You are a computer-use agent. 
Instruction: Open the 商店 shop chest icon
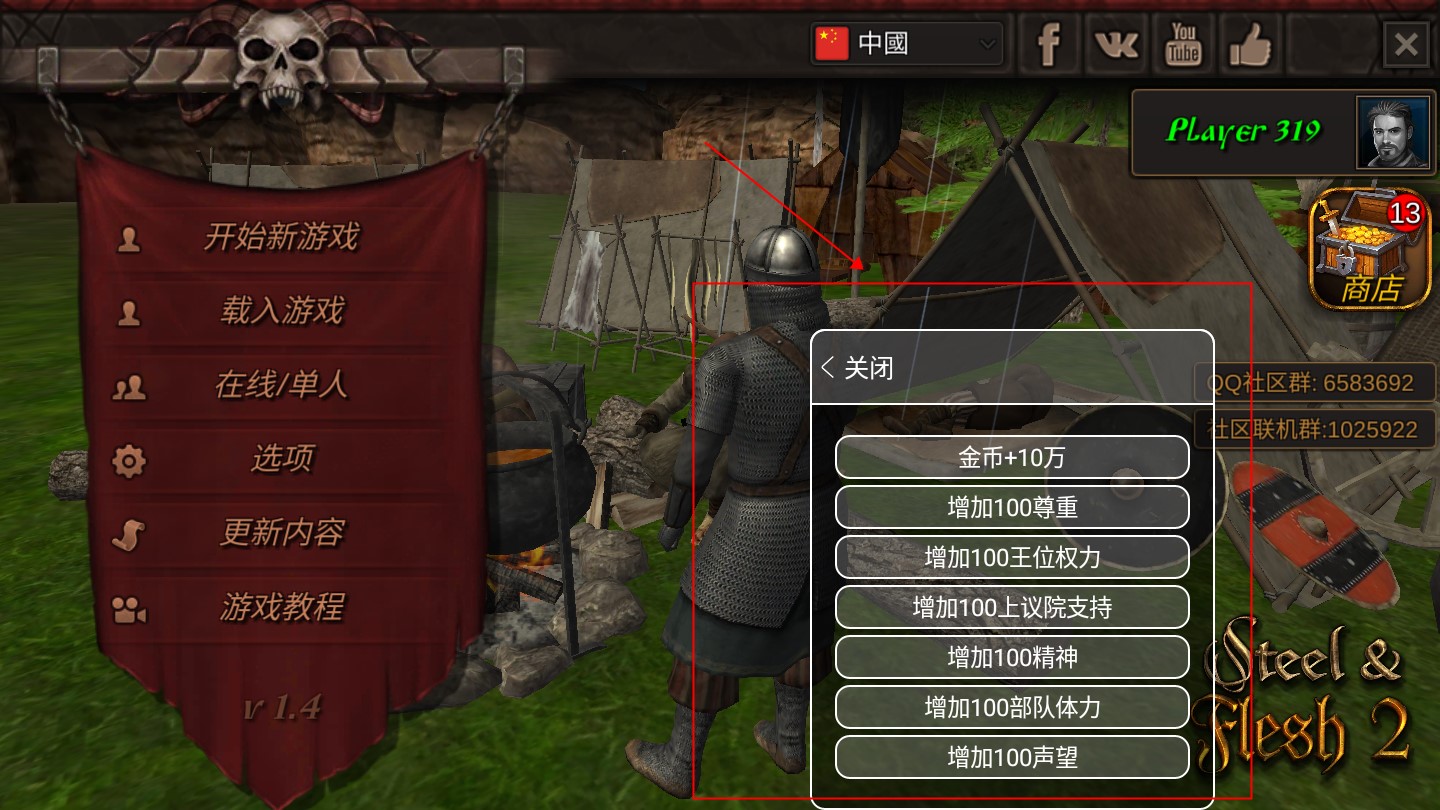point(1367,248)
